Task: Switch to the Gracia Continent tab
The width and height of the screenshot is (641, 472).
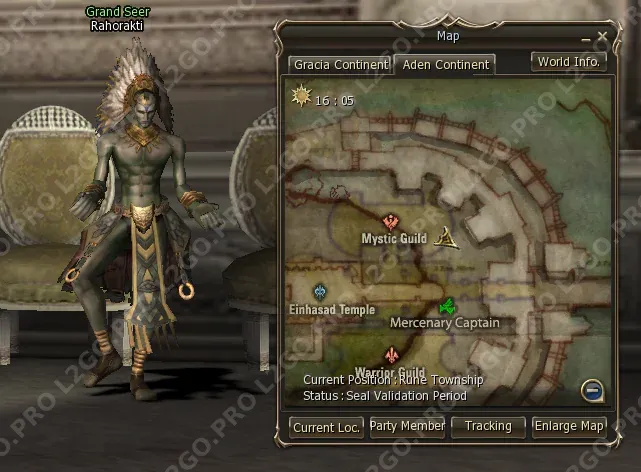Action: tap(339, 65)
